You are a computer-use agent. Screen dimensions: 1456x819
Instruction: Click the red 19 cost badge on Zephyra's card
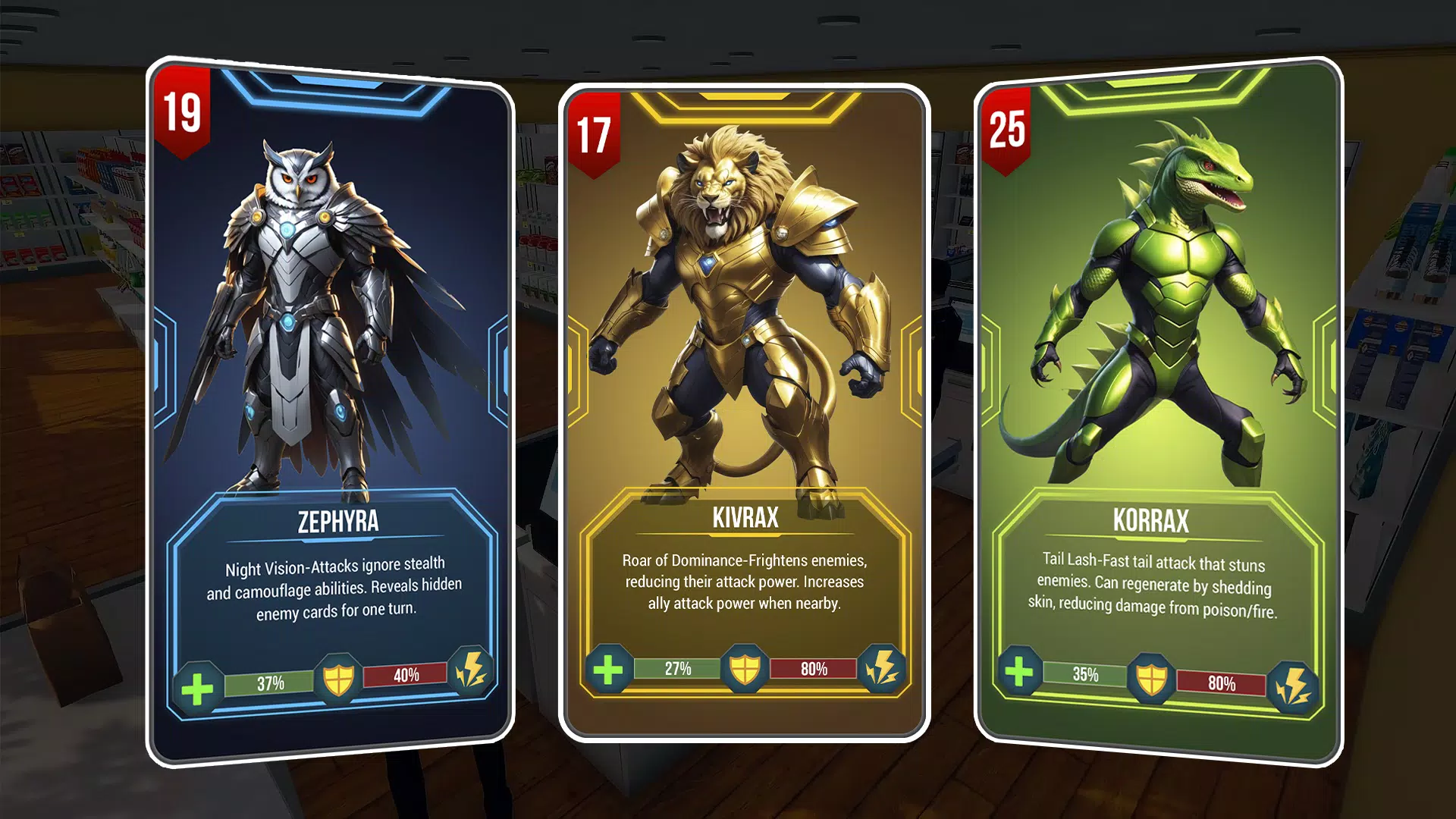[181, 111]
